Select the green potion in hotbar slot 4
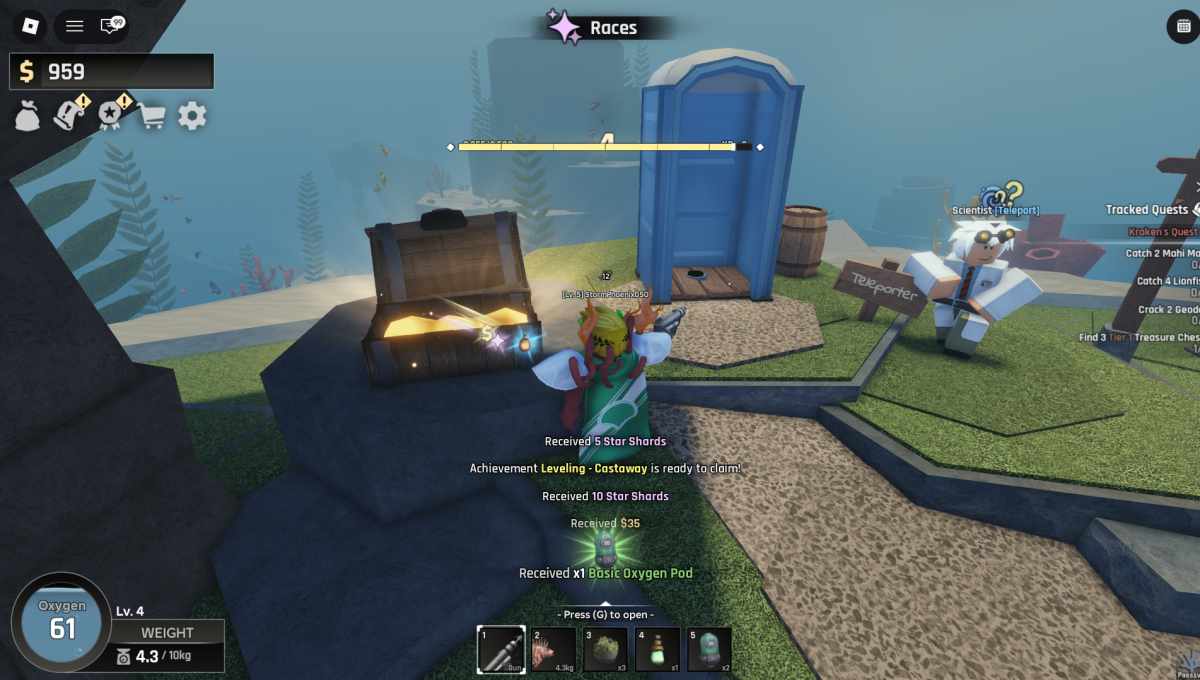Screen dimensions: 1200x680 (x=657, y=649)
